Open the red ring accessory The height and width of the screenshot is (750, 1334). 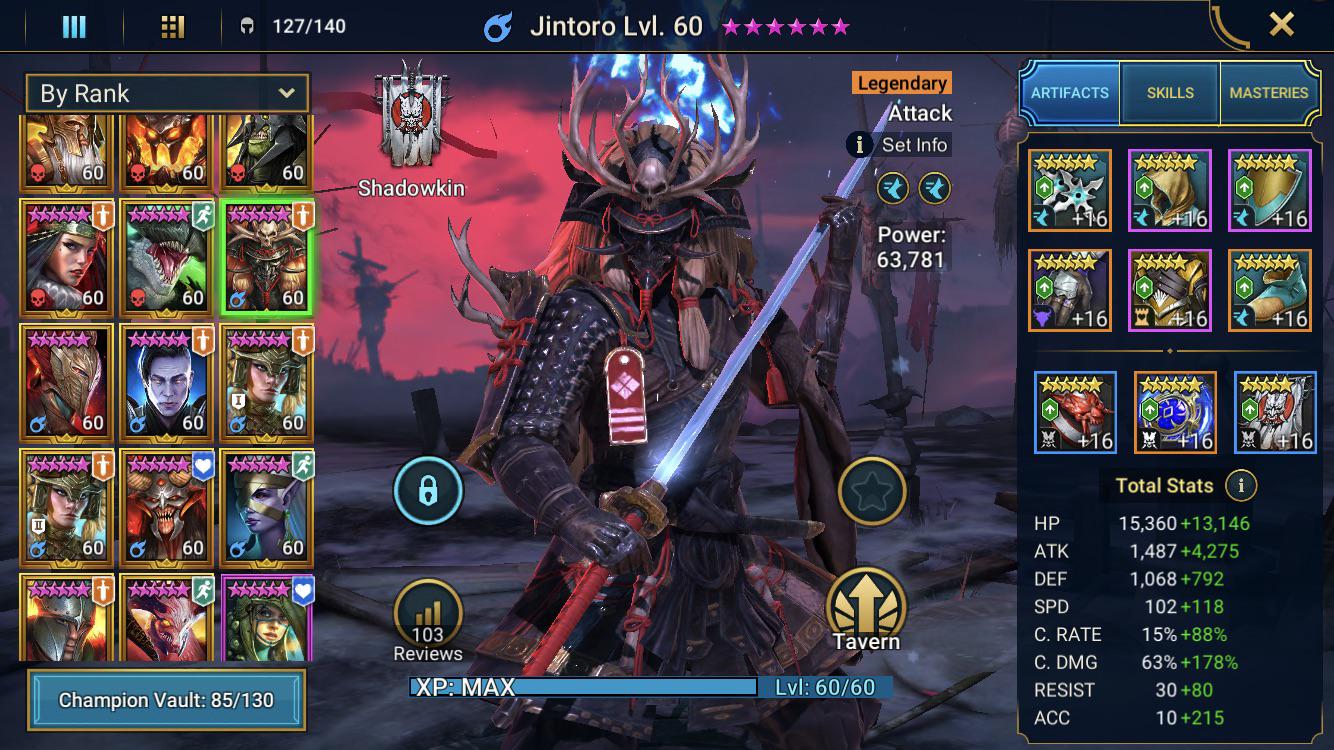[x=1074, y=411]
